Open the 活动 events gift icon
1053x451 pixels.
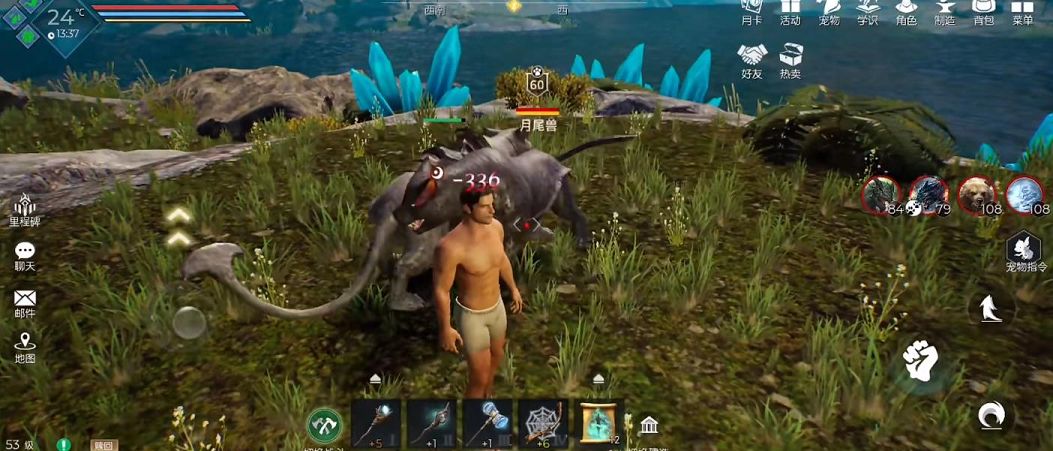tap(790, 10)
